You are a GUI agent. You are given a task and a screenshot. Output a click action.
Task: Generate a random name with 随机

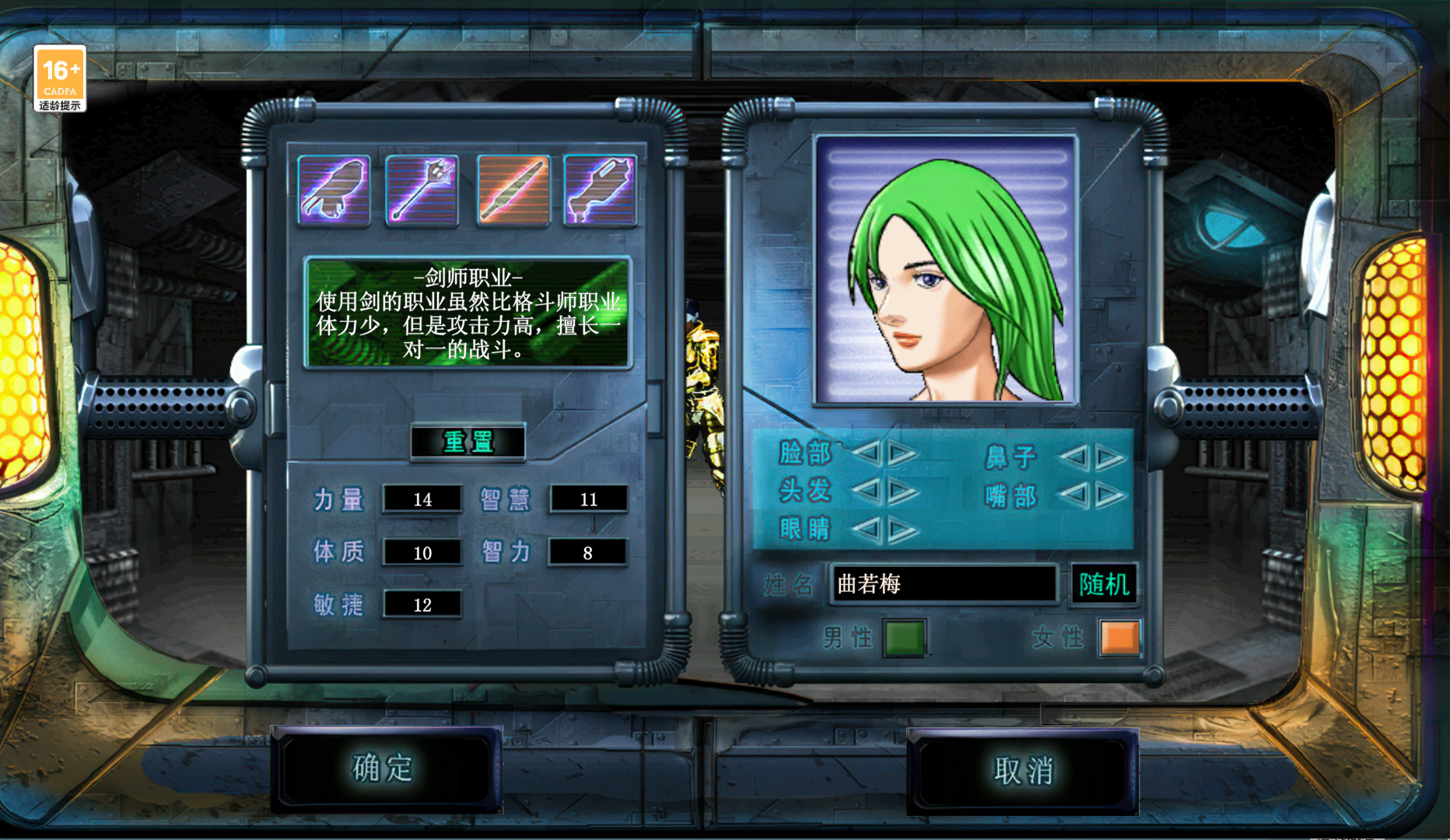pos(1104,583)
